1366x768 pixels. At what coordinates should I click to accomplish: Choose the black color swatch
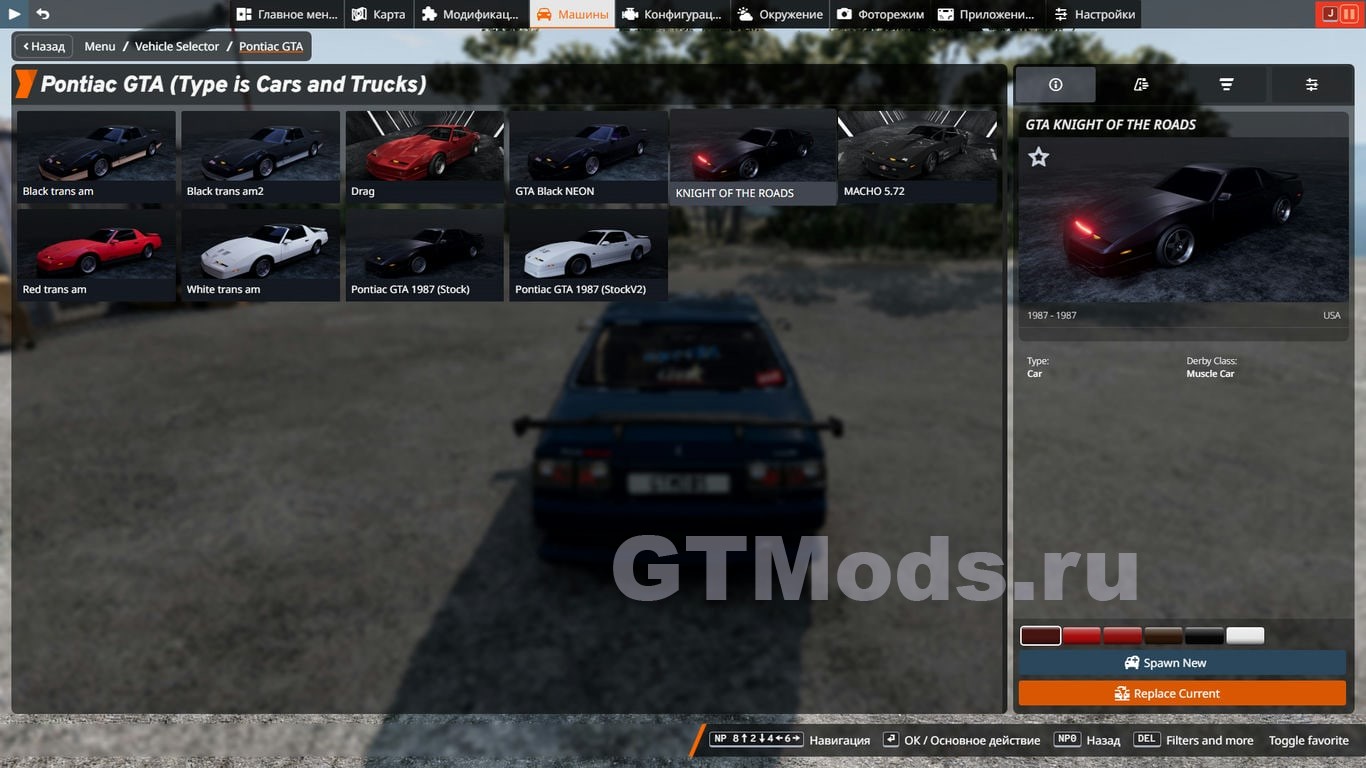coord(1204,636)
